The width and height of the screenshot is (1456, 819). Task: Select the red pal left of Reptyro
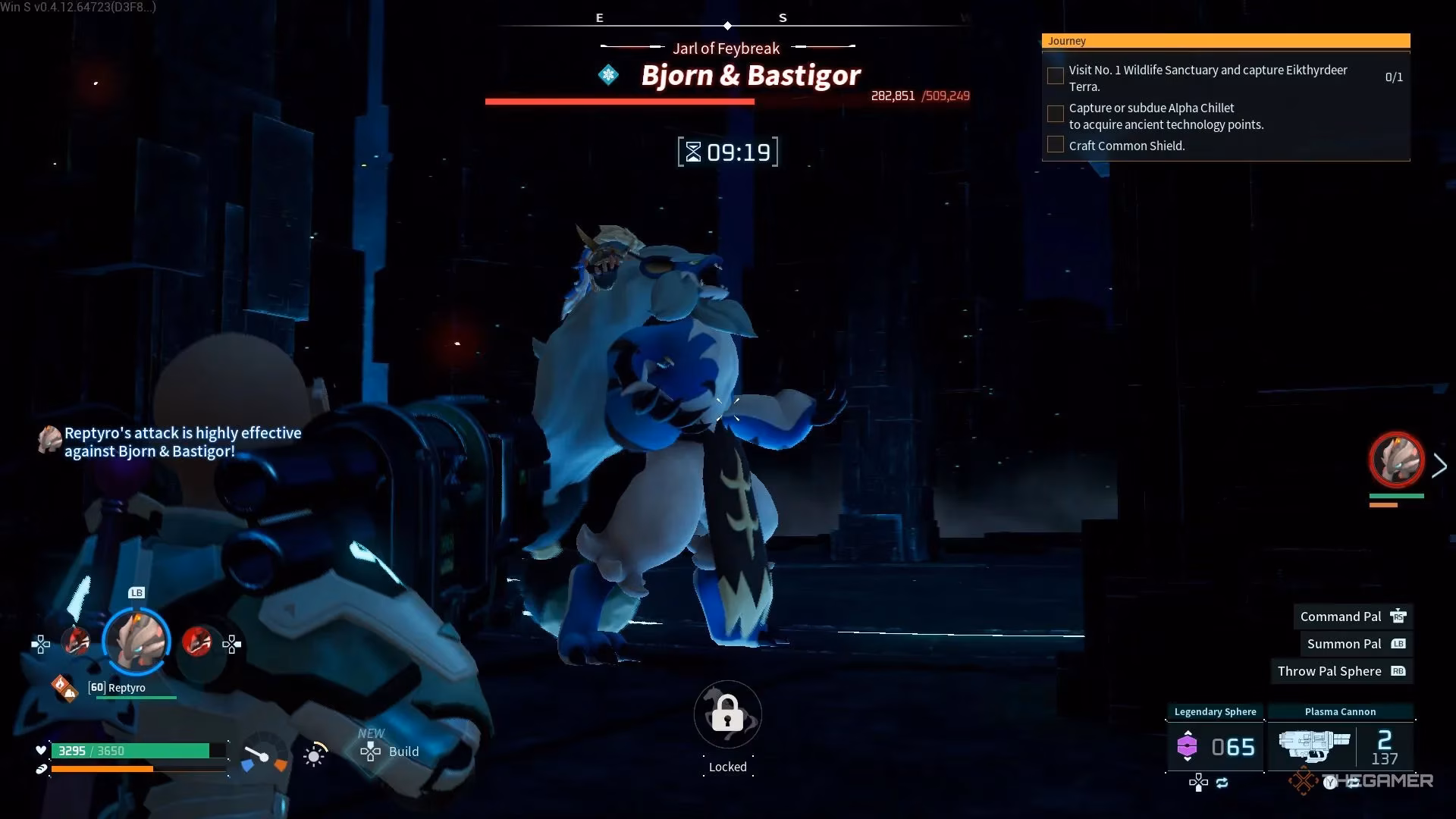point(75,642)
